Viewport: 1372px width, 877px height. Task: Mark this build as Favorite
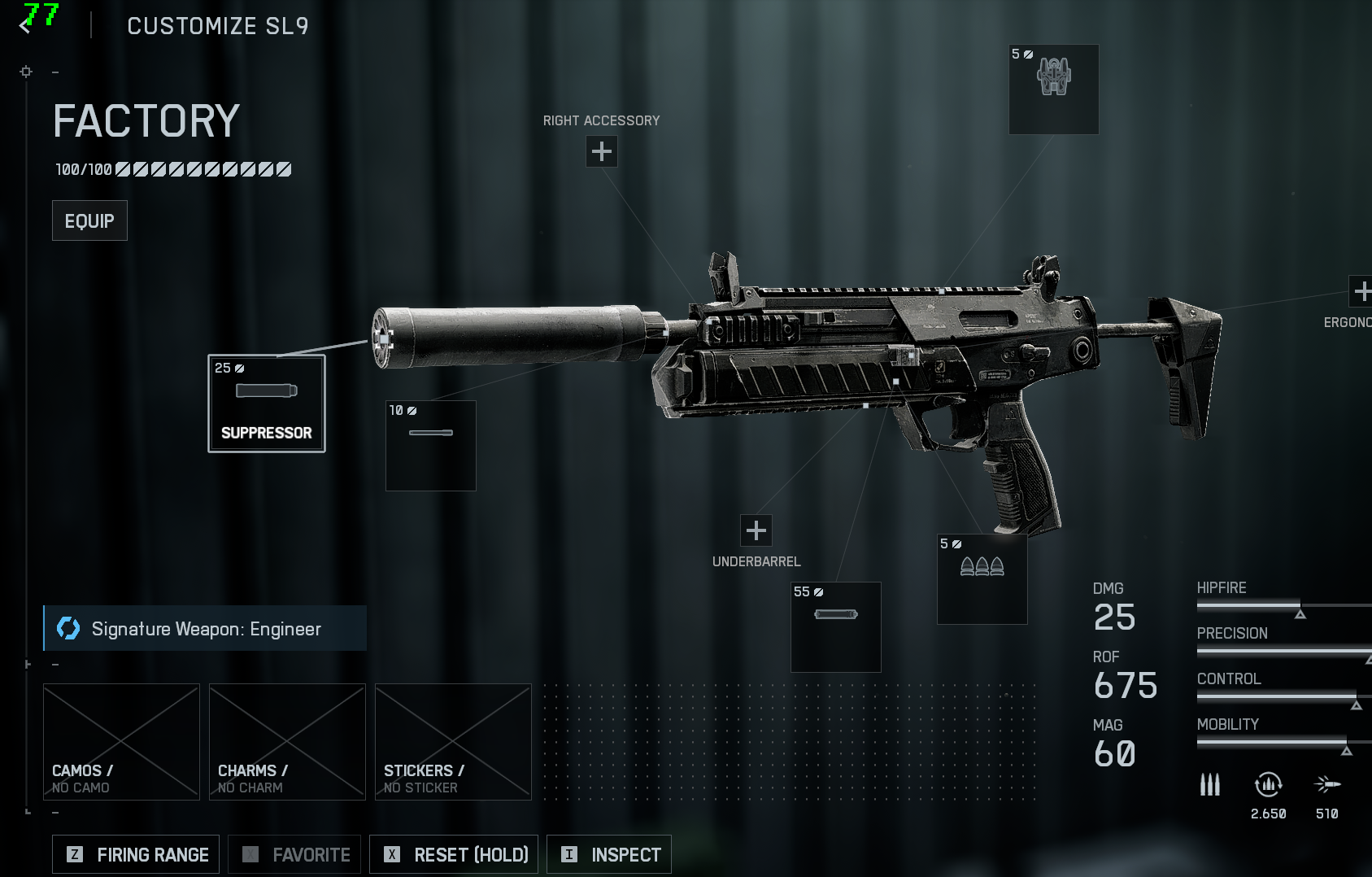[296, 854]
